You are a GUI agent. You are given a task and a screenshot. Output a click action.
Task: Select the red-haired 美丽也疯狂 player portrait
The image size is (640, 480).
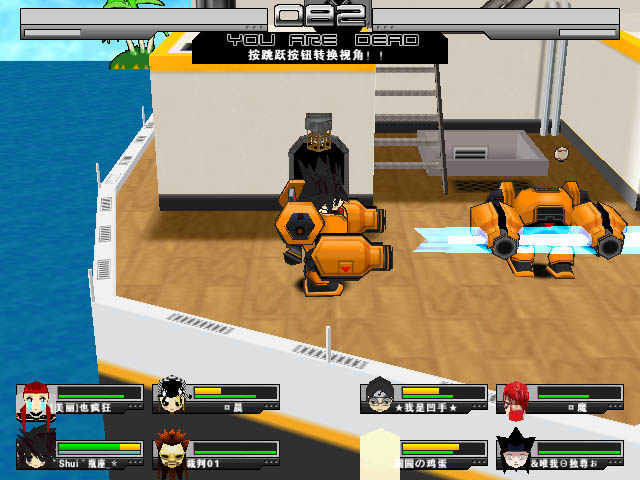[x=36, y=398]
